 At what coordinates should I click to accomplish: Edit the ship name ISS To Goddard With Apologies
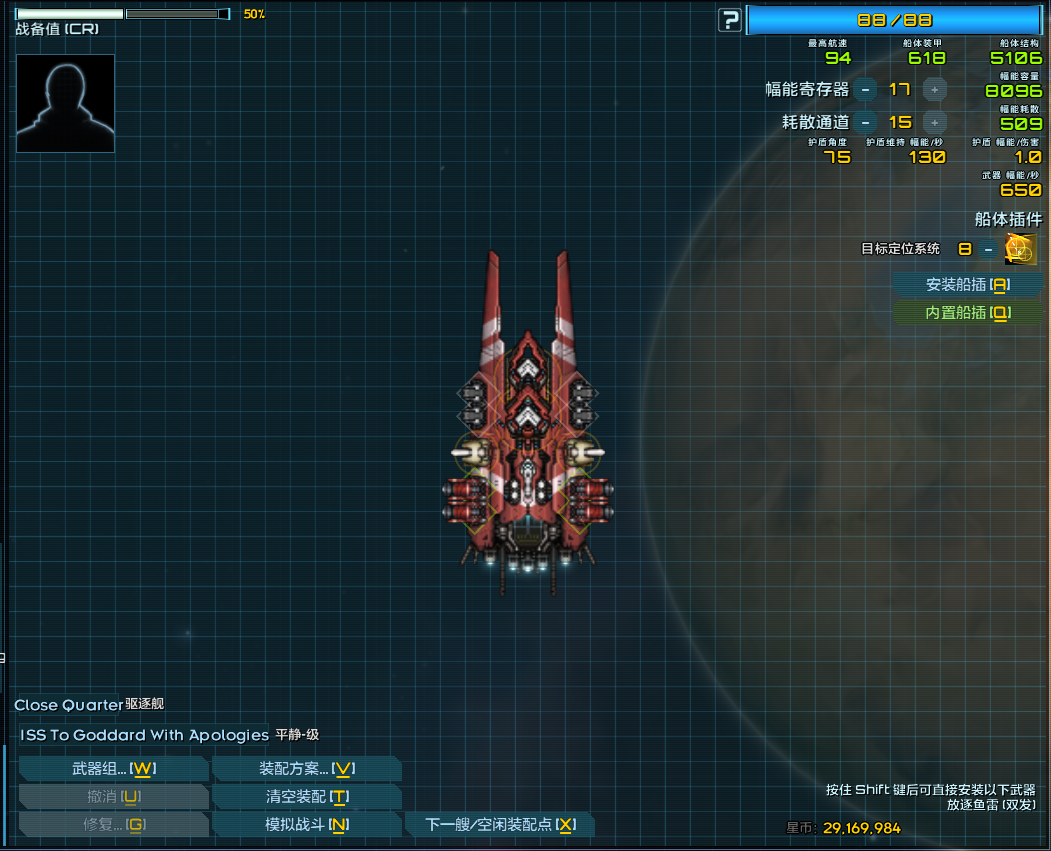144,735
